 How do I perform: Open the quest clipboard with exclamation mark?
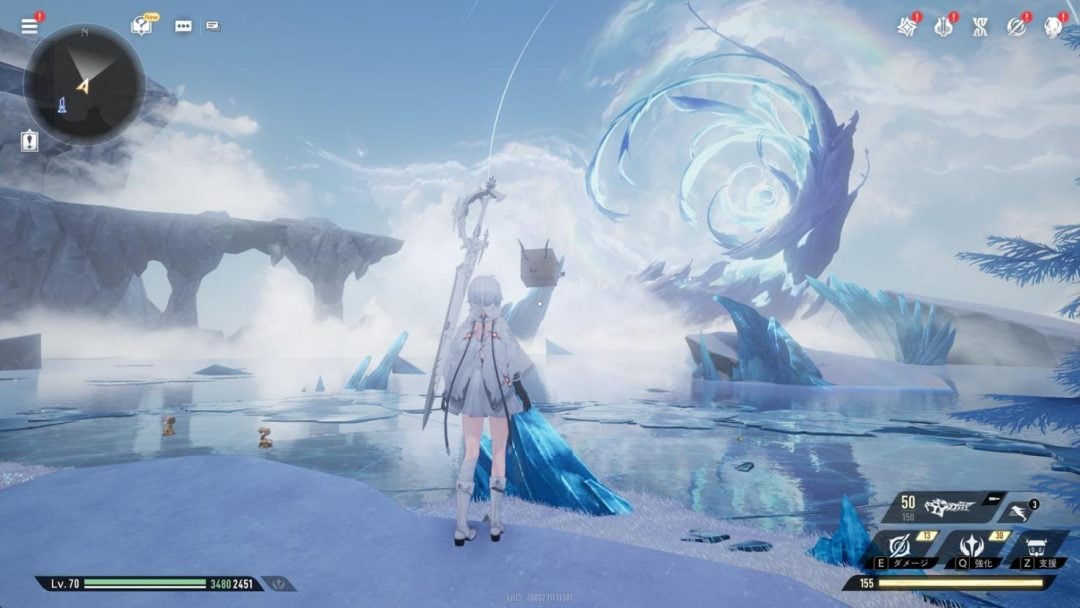pyautogui.click(x=29, y=141)
